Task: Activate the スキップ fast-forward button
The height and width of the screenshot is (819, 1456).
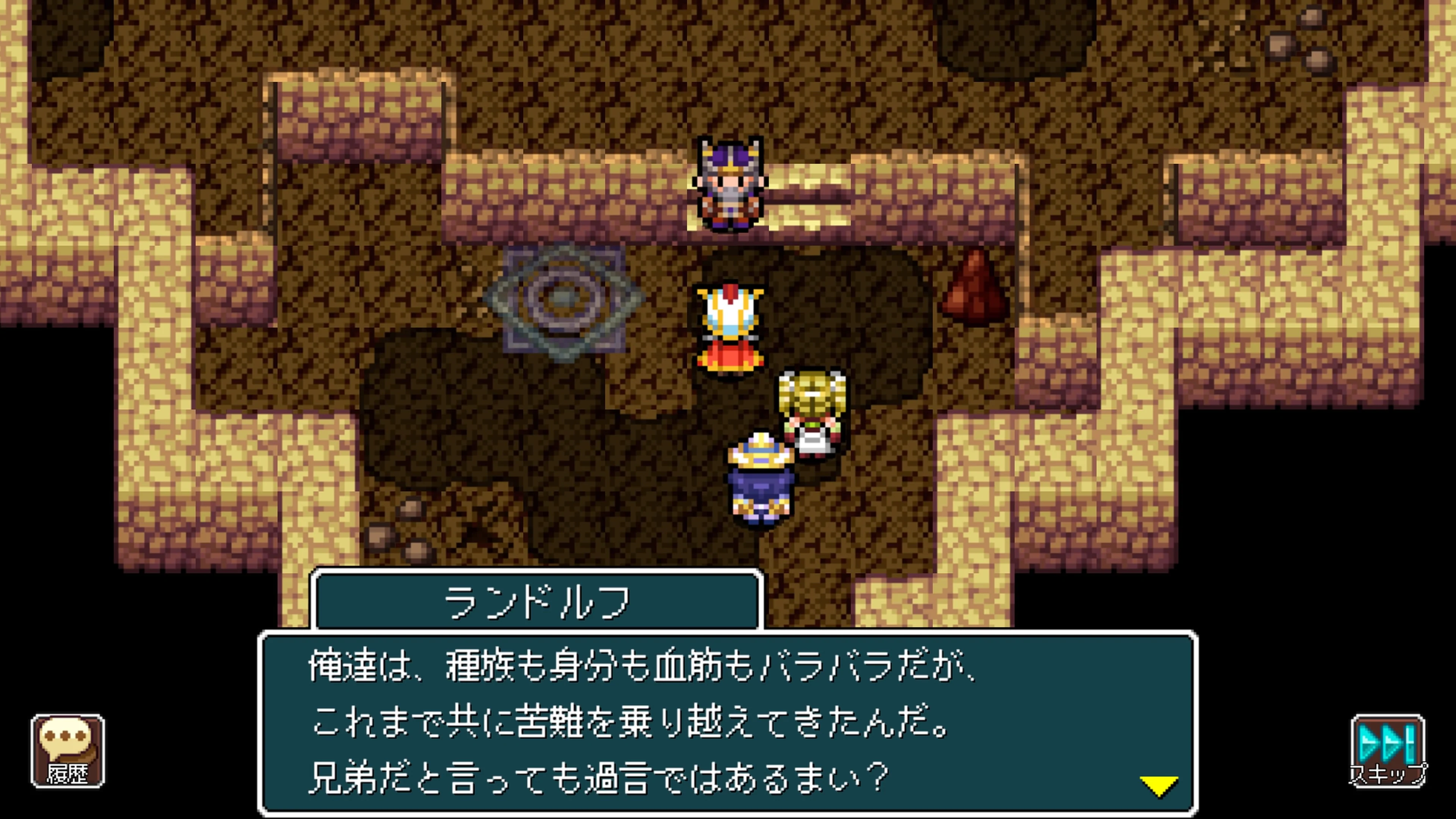Action: 1388,752
